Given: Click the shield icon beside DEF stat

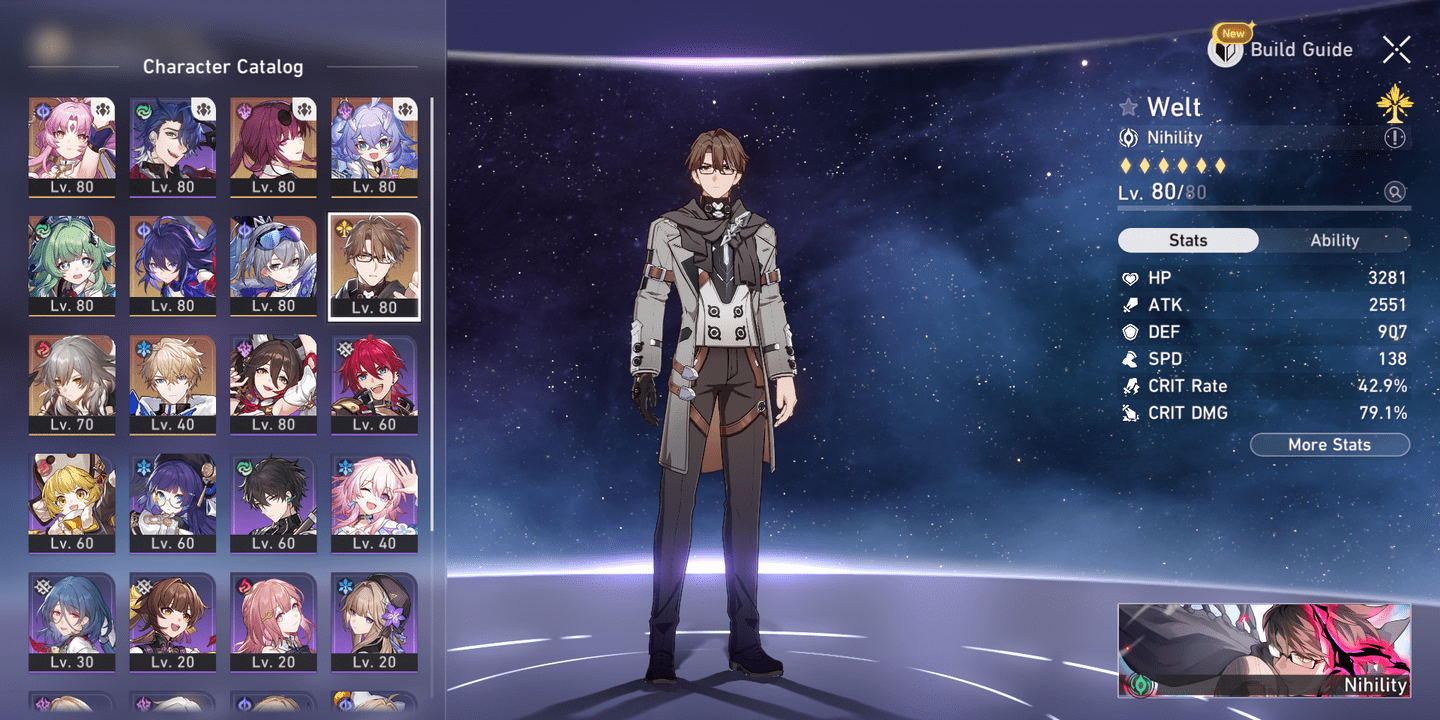Looking at the screenshot, I should coord(1129,332).
